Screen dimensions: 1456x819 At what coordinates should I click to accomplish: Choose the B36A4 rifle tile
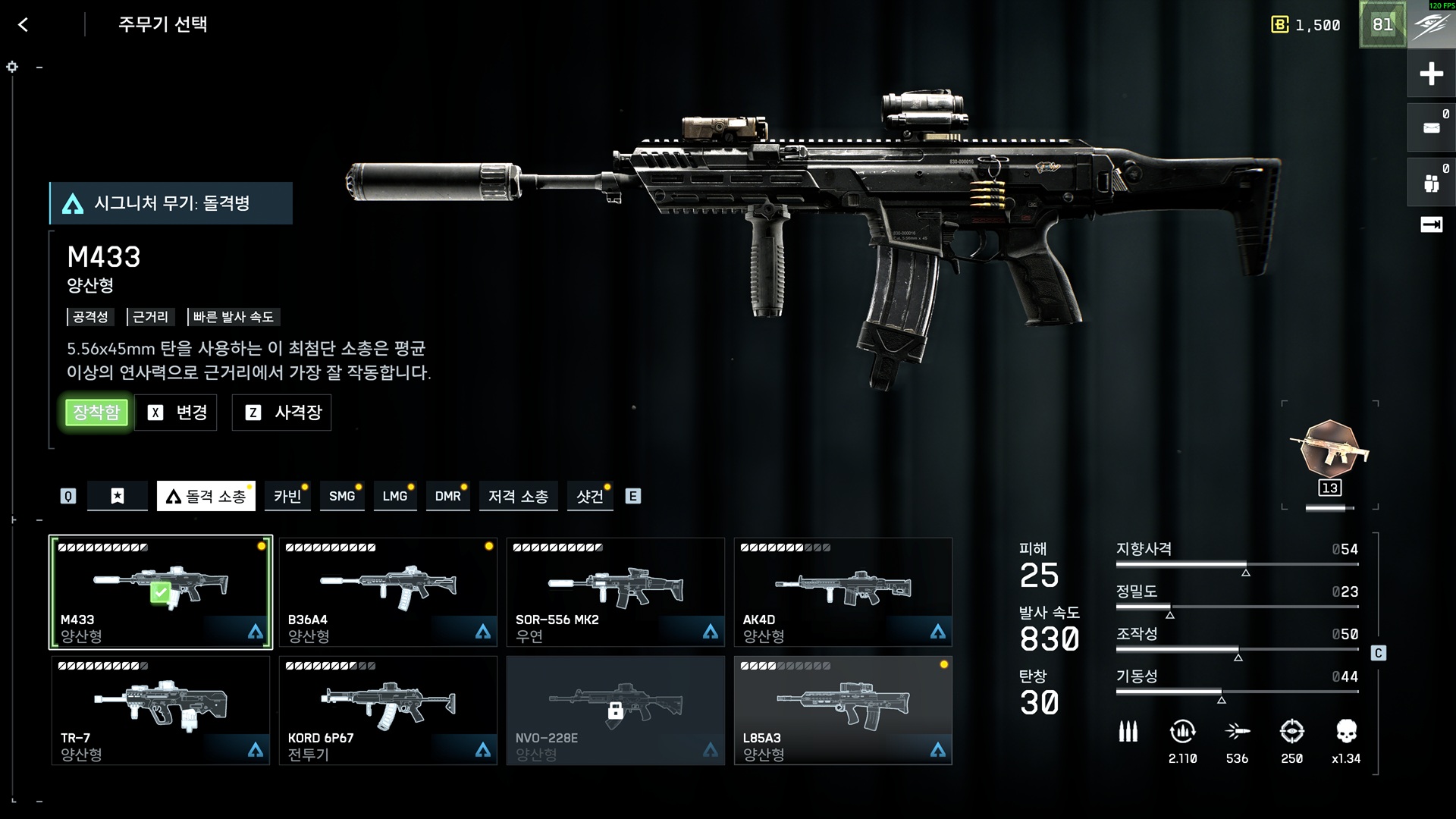pos(388,592)
